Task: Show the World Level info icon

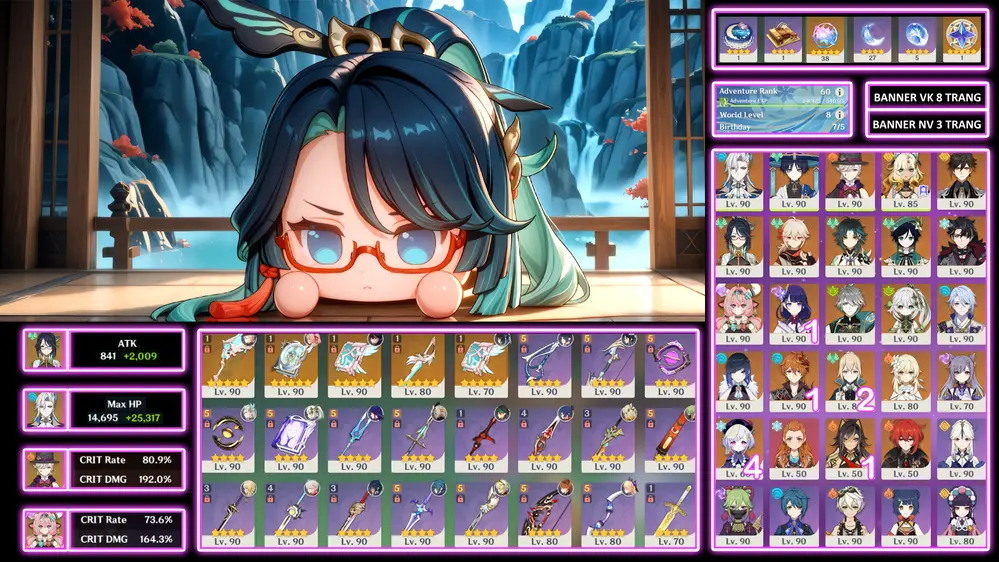Action: [x=839, y=115]
